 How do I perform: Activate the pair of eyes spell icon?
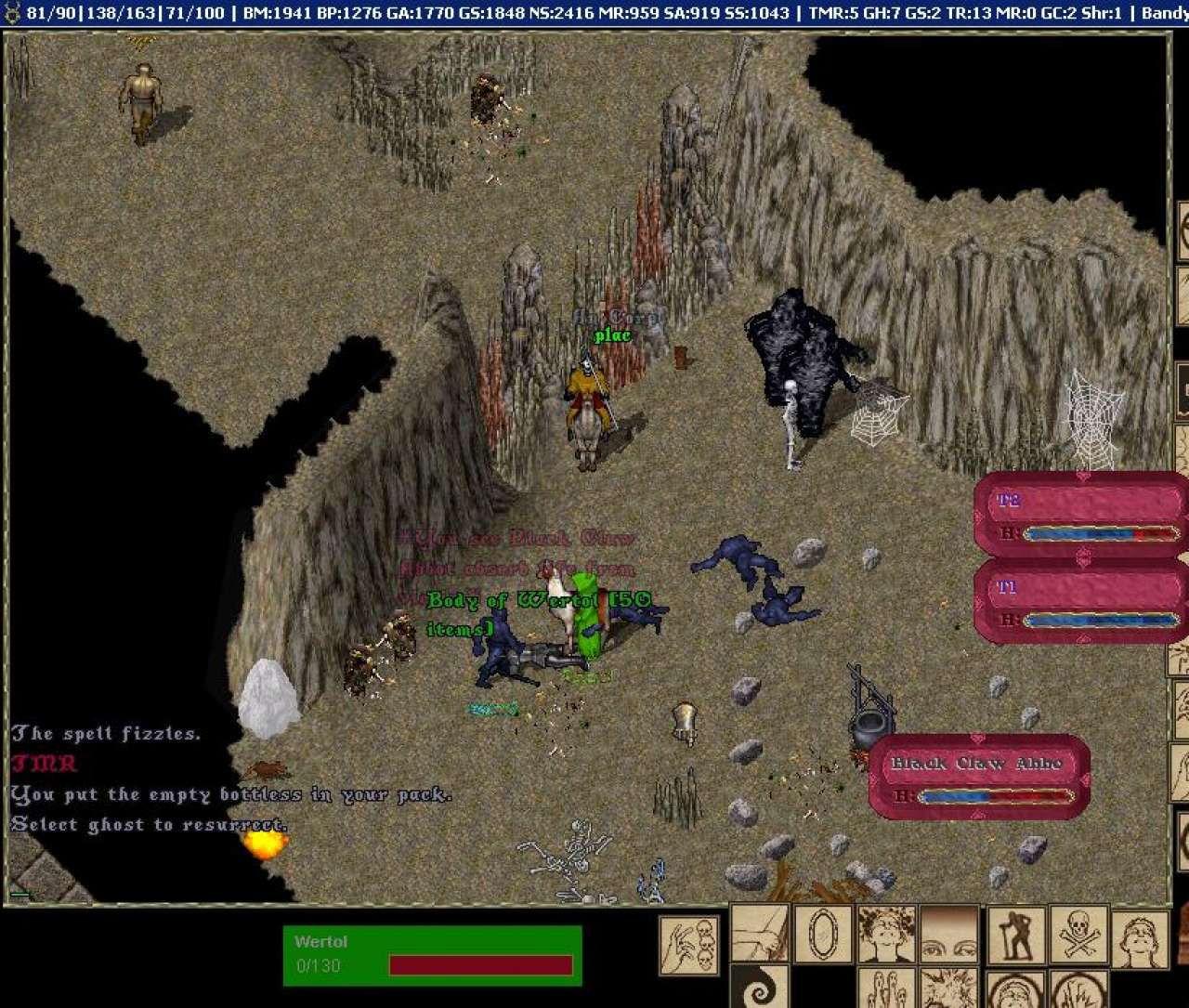click(x=948, y=934)
